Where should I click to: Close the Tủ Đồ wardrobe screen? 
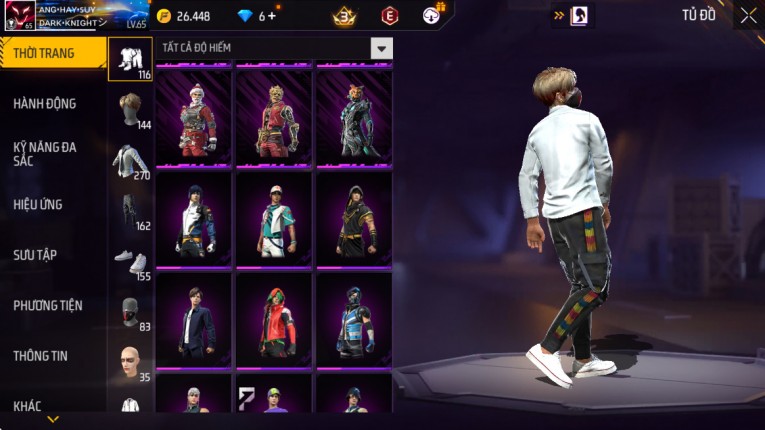pos(748,15)
